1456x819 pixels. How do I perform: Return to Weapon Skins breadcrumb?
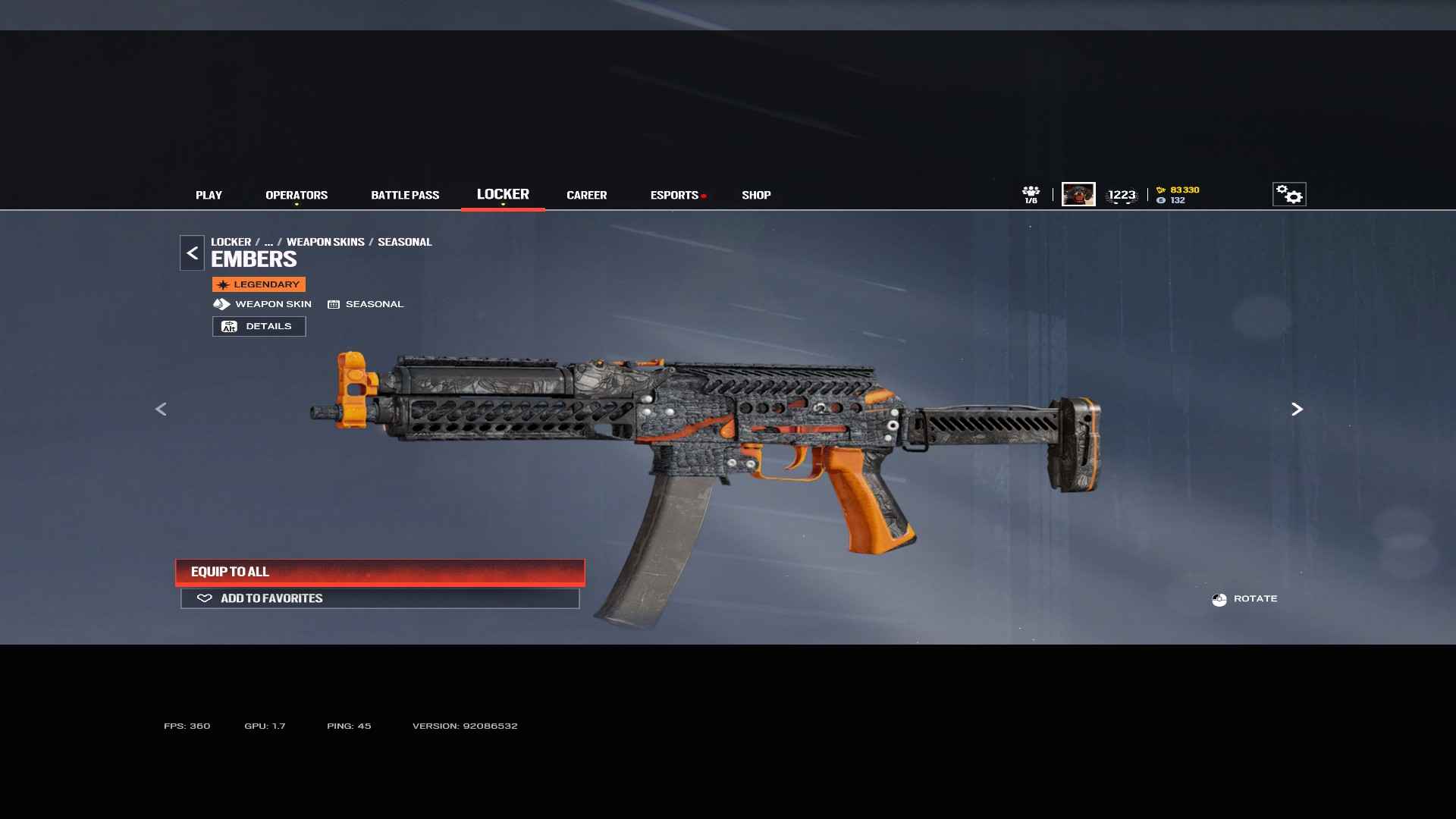click(x=325, y=242)
